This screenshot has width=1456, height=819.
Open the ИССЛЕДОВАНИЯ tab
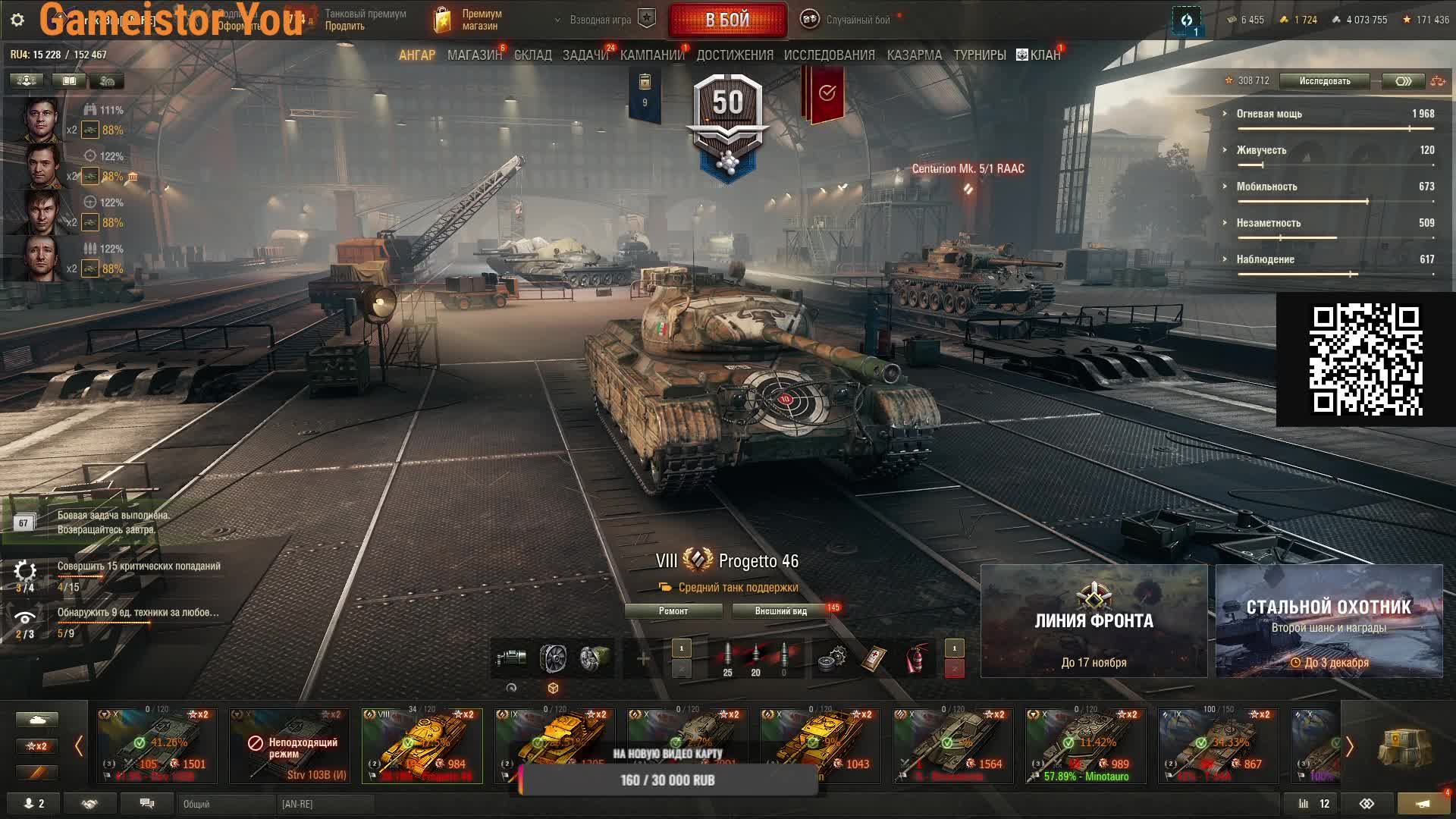(829, 55)
